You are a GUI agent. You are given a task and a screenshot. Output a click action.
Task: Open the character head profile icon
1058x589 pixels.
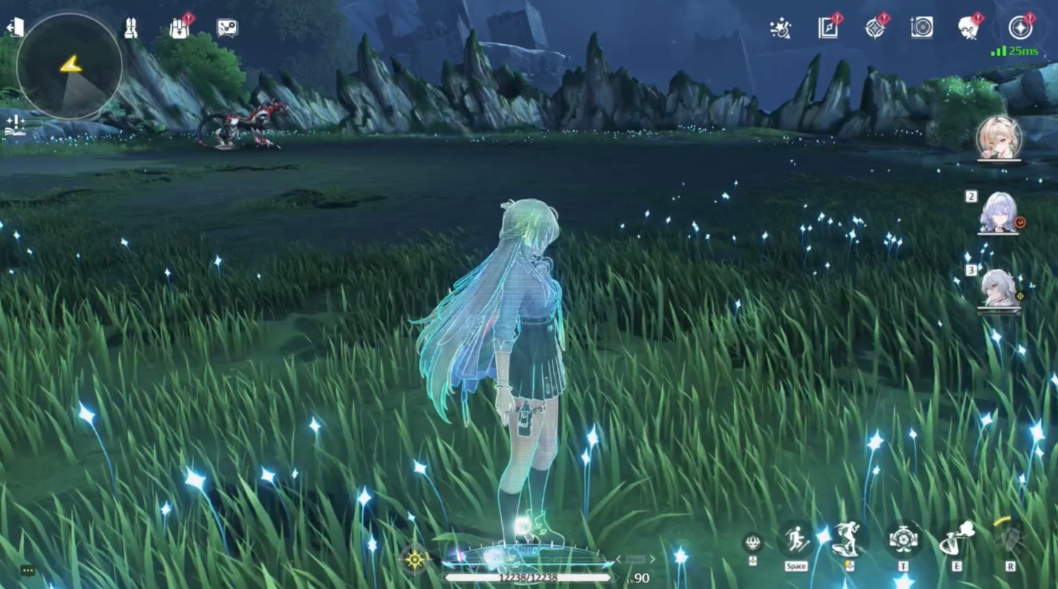968,27
